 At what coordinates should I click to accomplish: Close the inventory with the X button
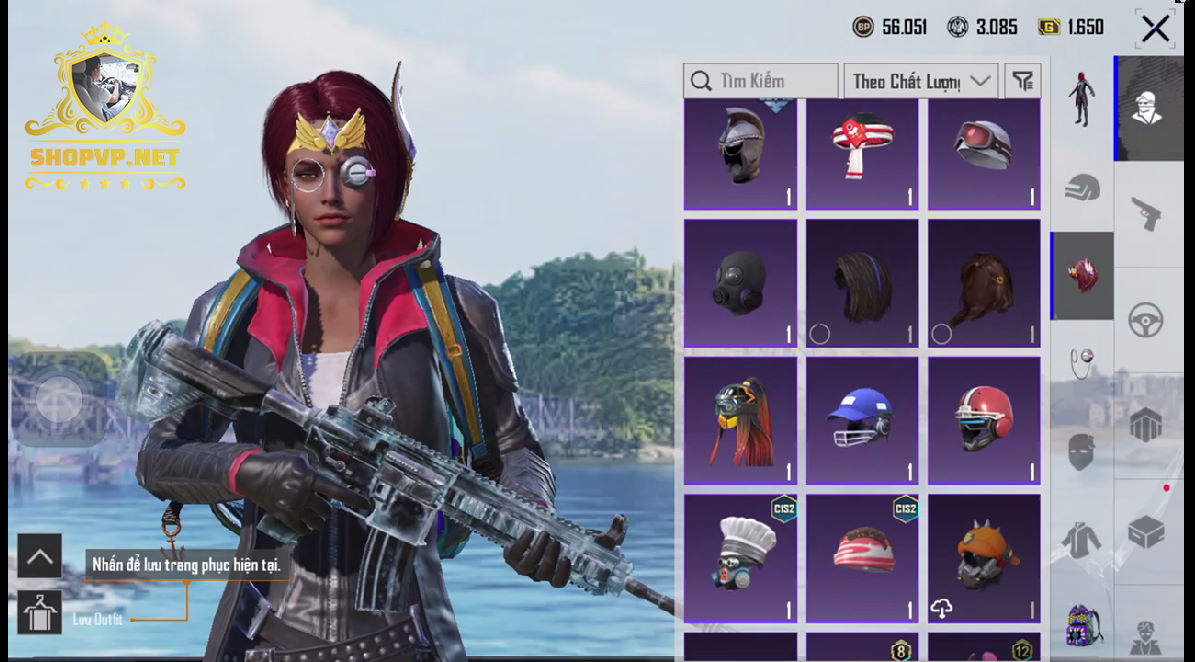[1155, 29]
